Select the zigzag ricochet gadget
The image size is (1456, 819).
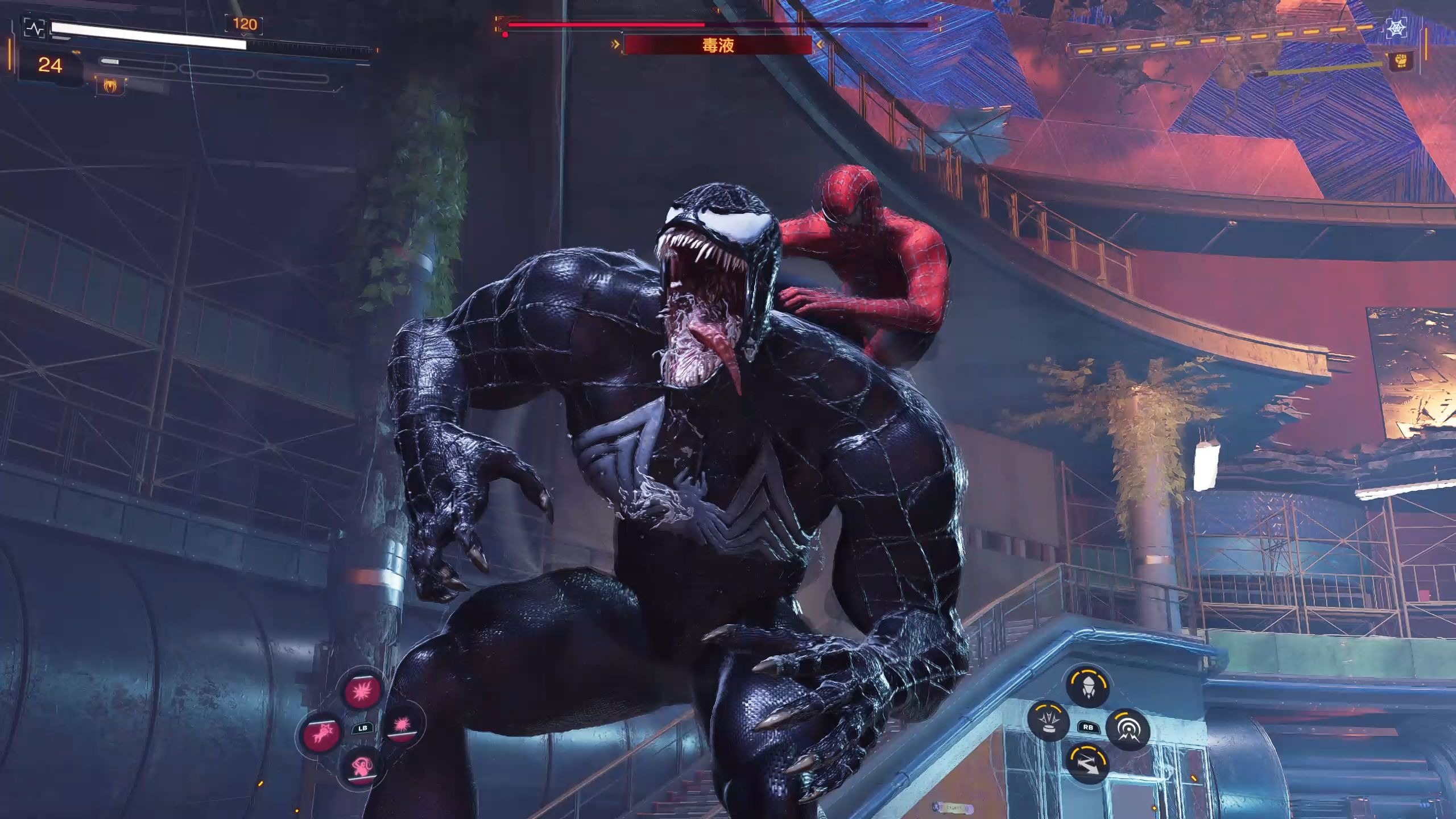[1087, 763]
